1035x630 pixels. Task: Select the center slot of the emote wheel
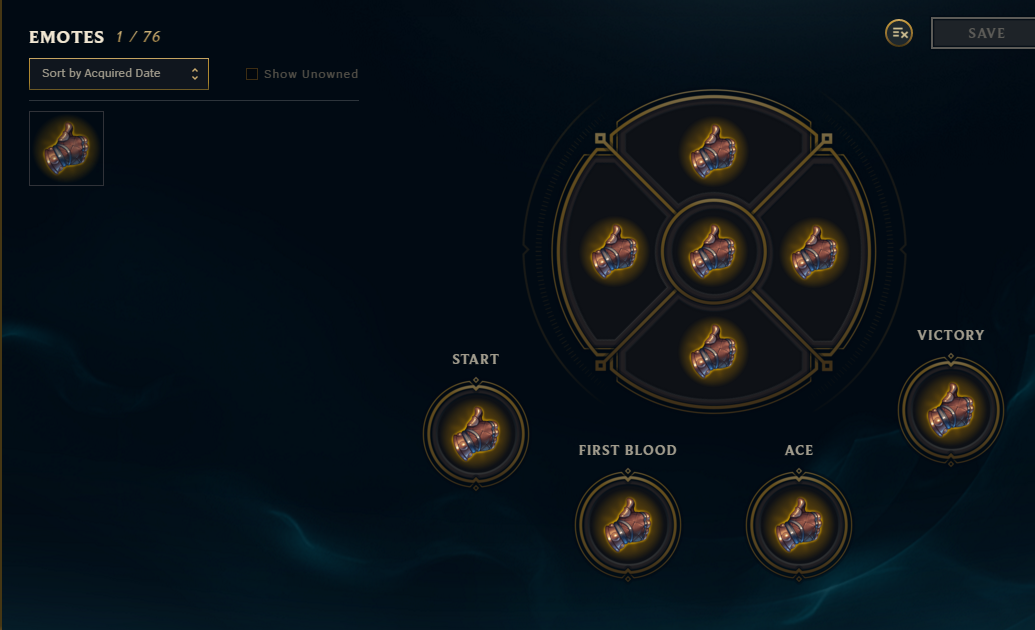[x=714, y=251]
